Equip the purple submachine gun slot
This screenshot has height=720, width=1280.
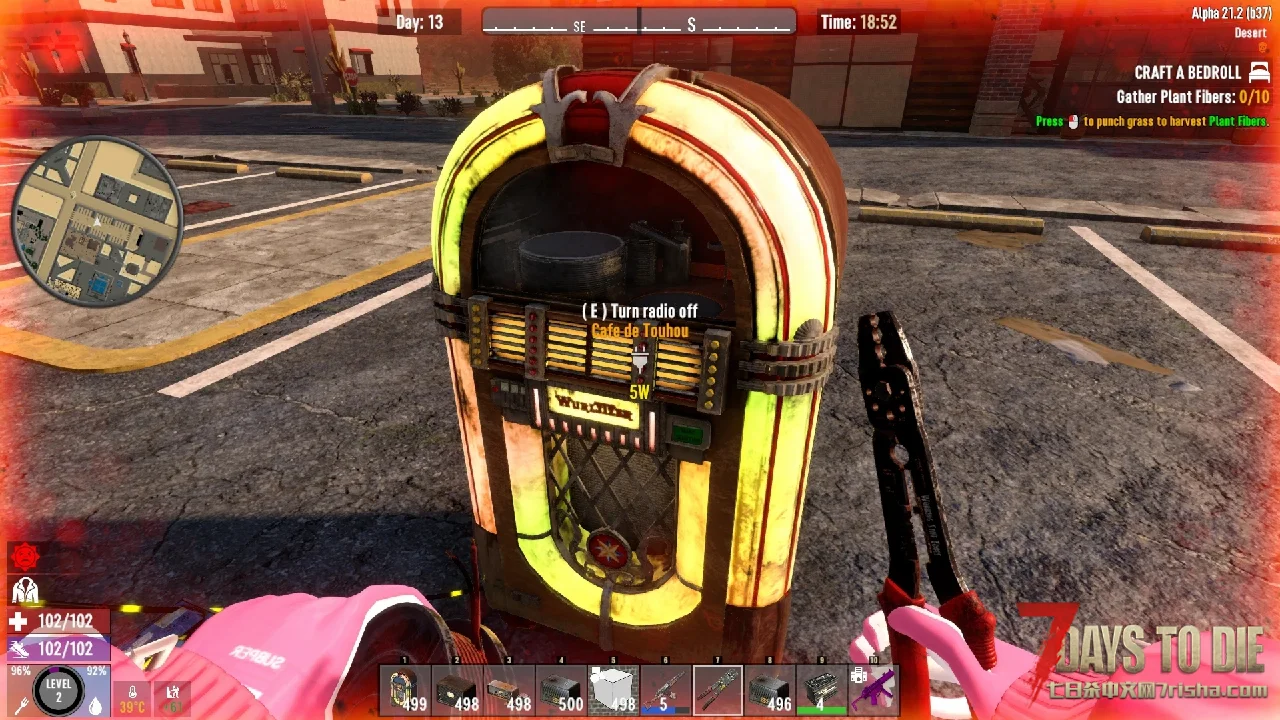coord(875,691)
